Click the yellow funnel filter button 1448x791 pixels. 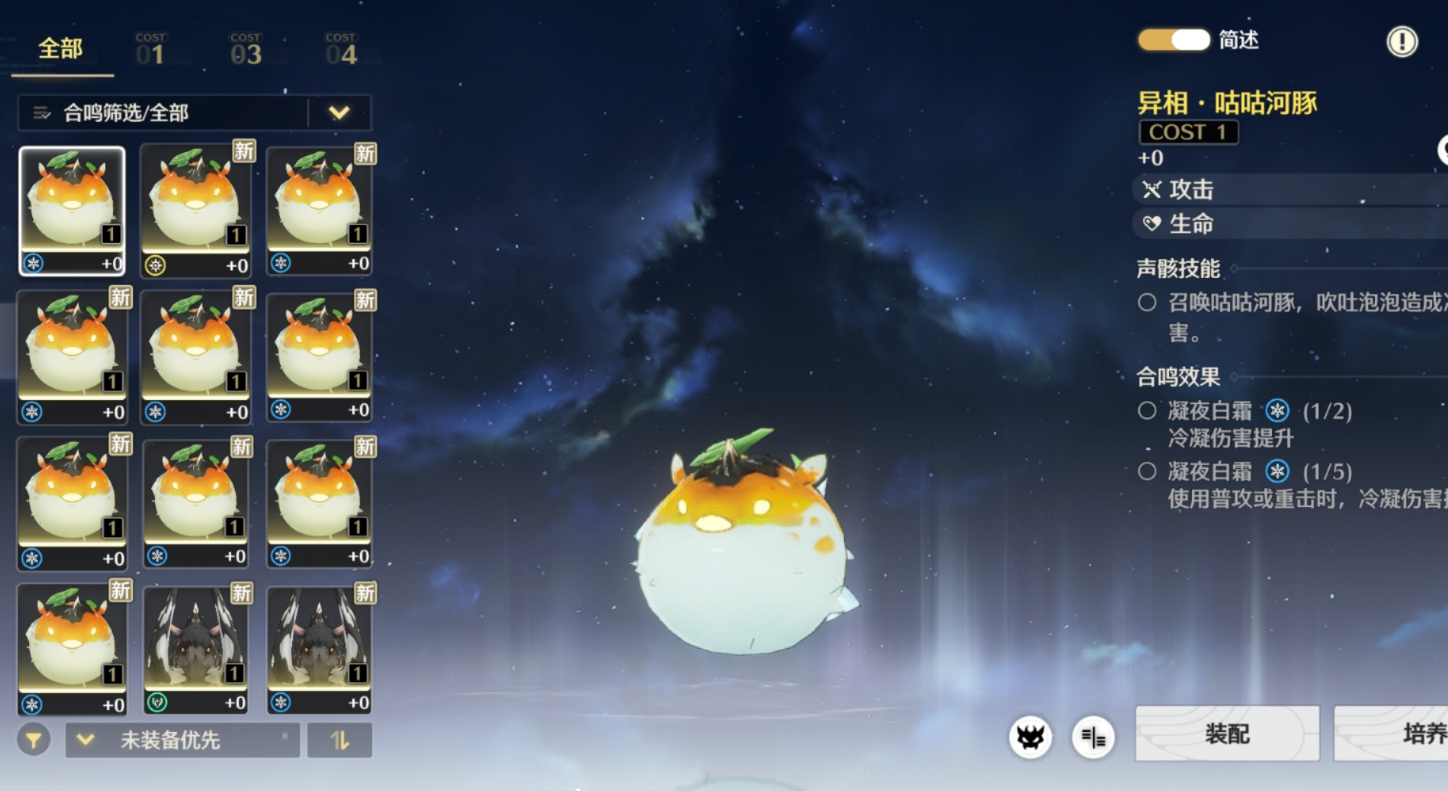33,740
